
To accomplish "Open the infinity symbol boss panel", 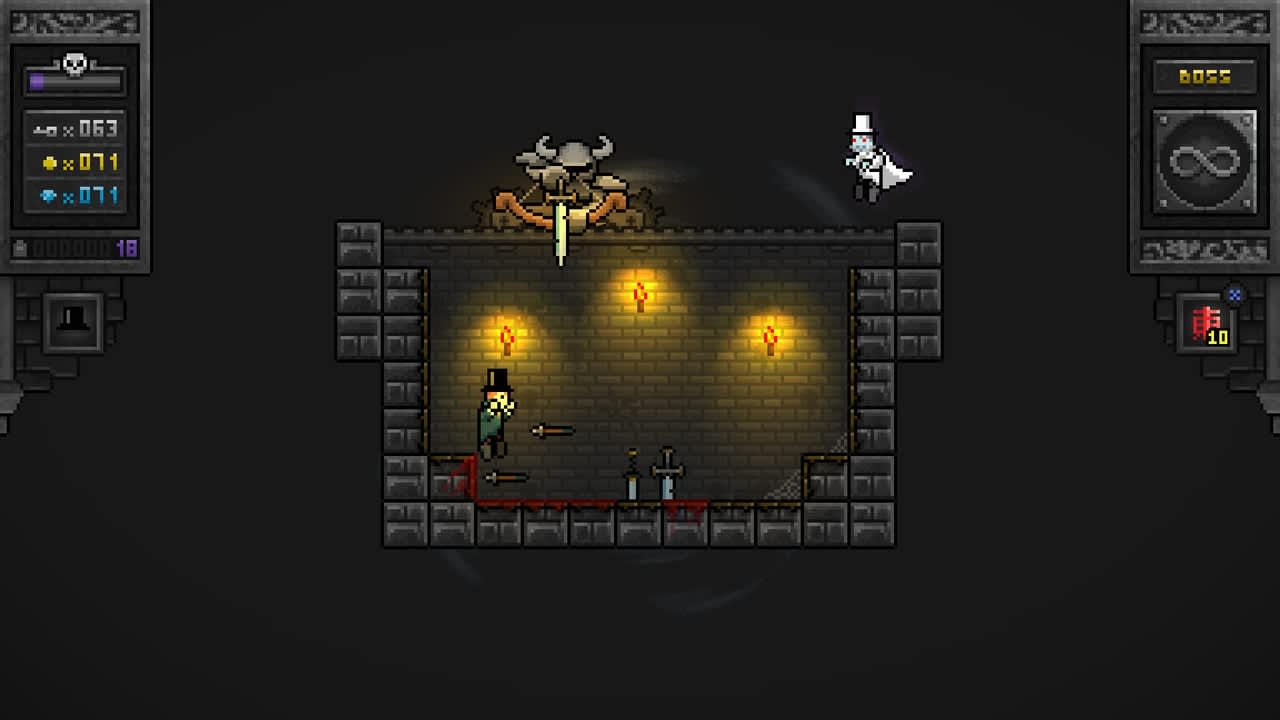I will 1203,161.
